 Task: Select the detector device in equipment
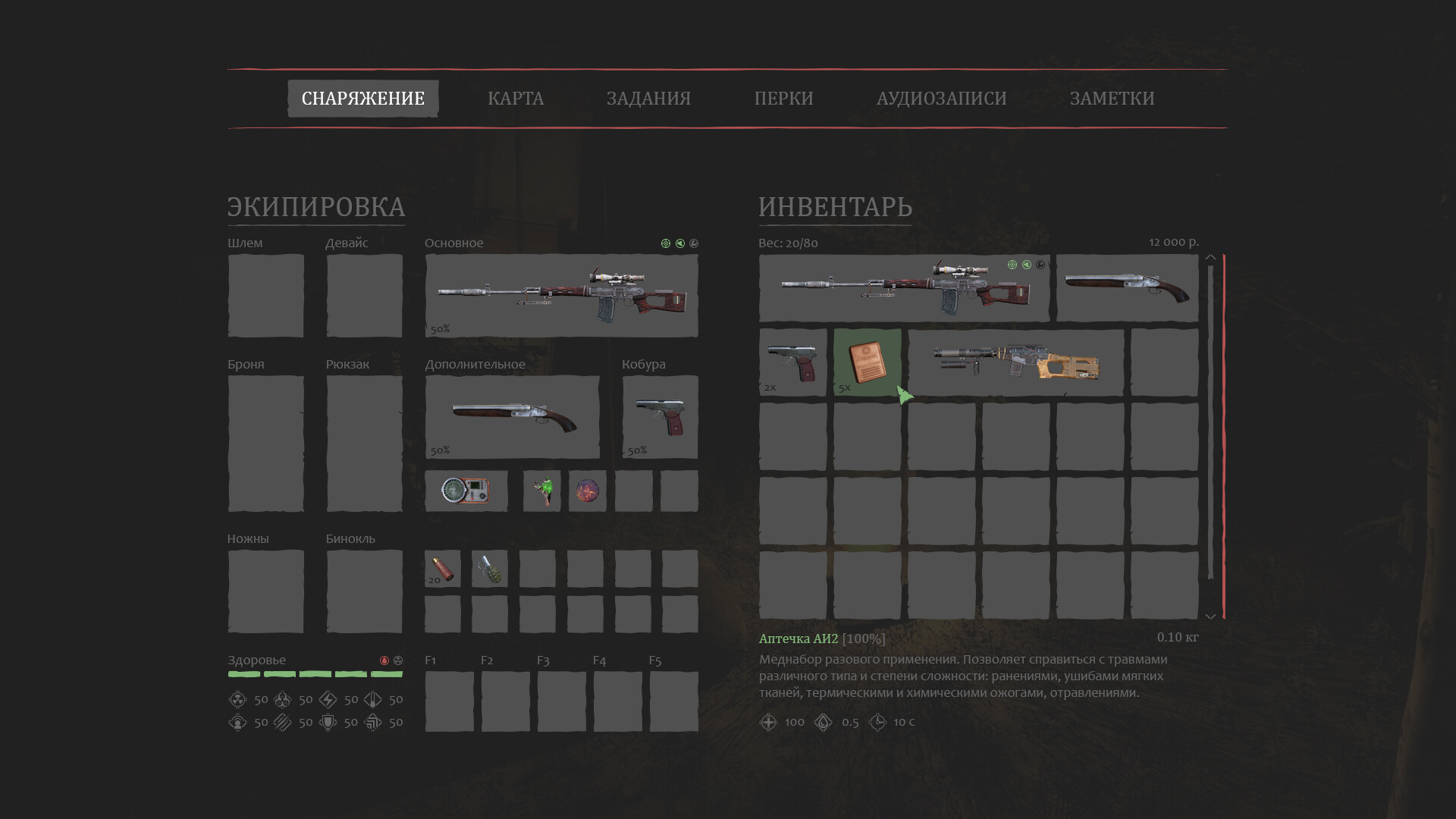[466, 491]
